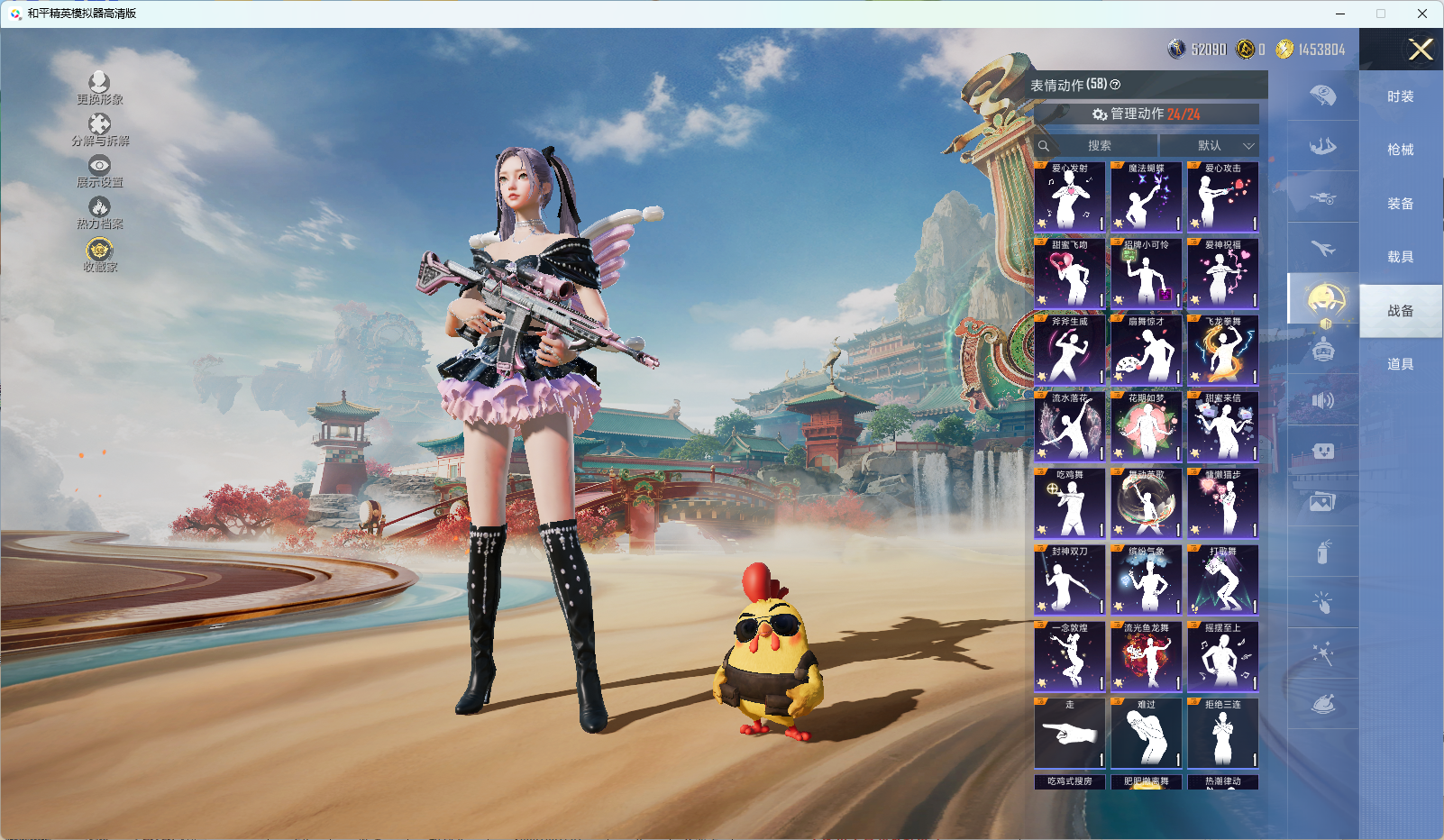Open the 收藏家 collector badge

[x=99, y=254]
